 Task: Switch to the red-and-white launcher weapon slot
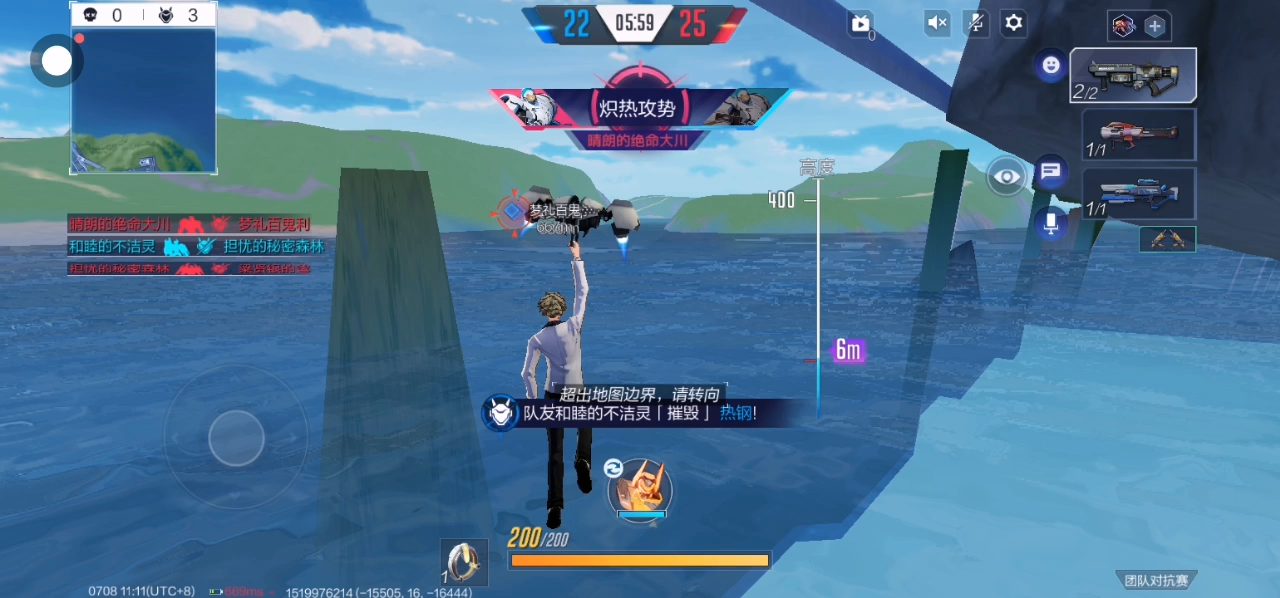pos(1139,134)
